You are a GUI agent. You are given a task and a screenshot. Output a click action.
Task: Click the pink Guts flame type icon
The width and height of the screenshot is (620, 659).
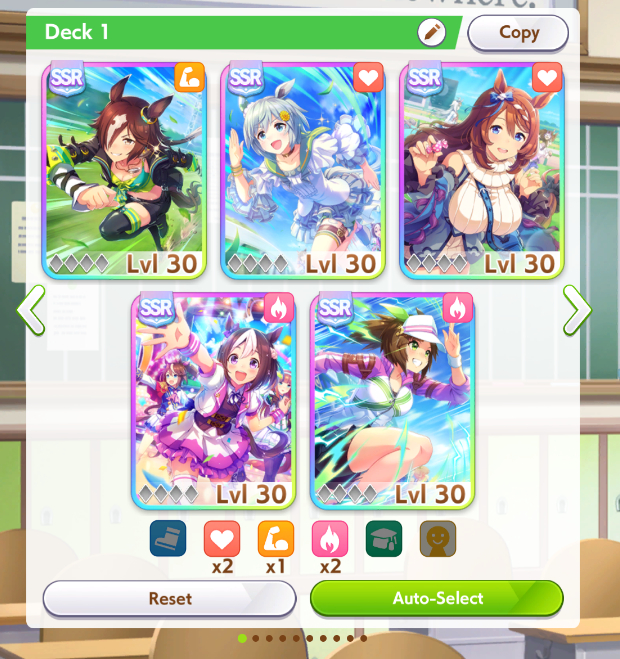click(330, 538)
